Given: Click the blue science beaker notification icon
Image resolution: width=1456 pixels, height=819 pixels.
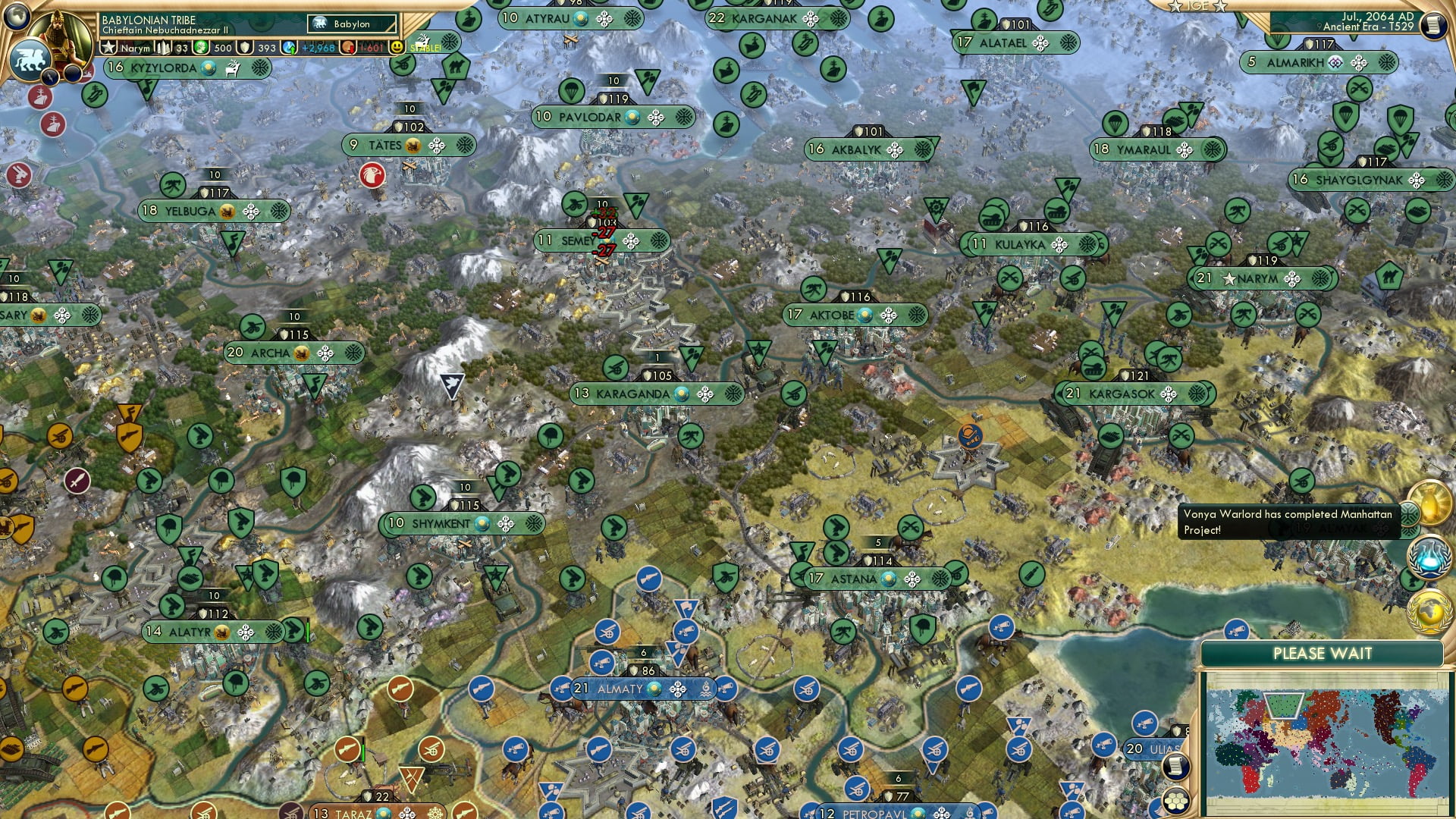Looking at the screenshot, I should [x=1431, y=556].
